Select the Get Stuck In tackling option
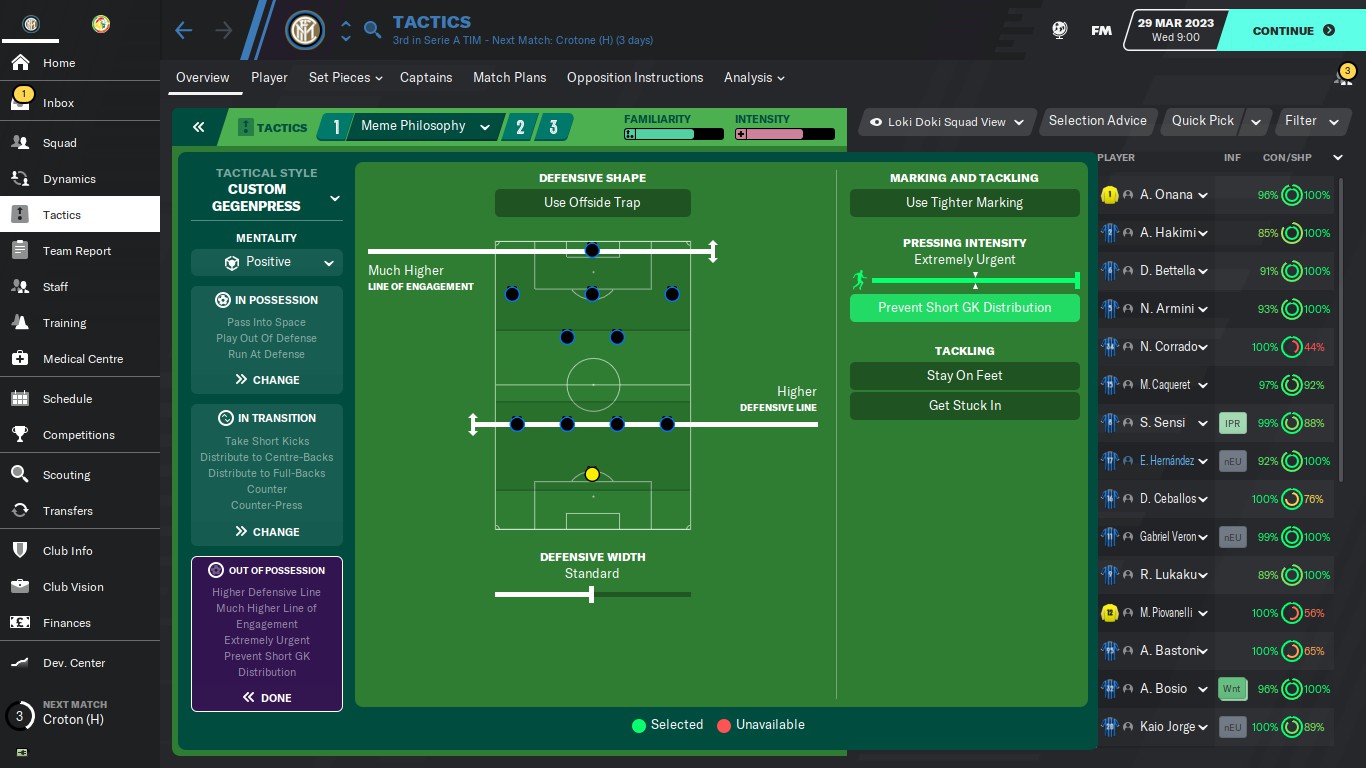This screenshot has width=1366, height=768. [x=964, y=406]
